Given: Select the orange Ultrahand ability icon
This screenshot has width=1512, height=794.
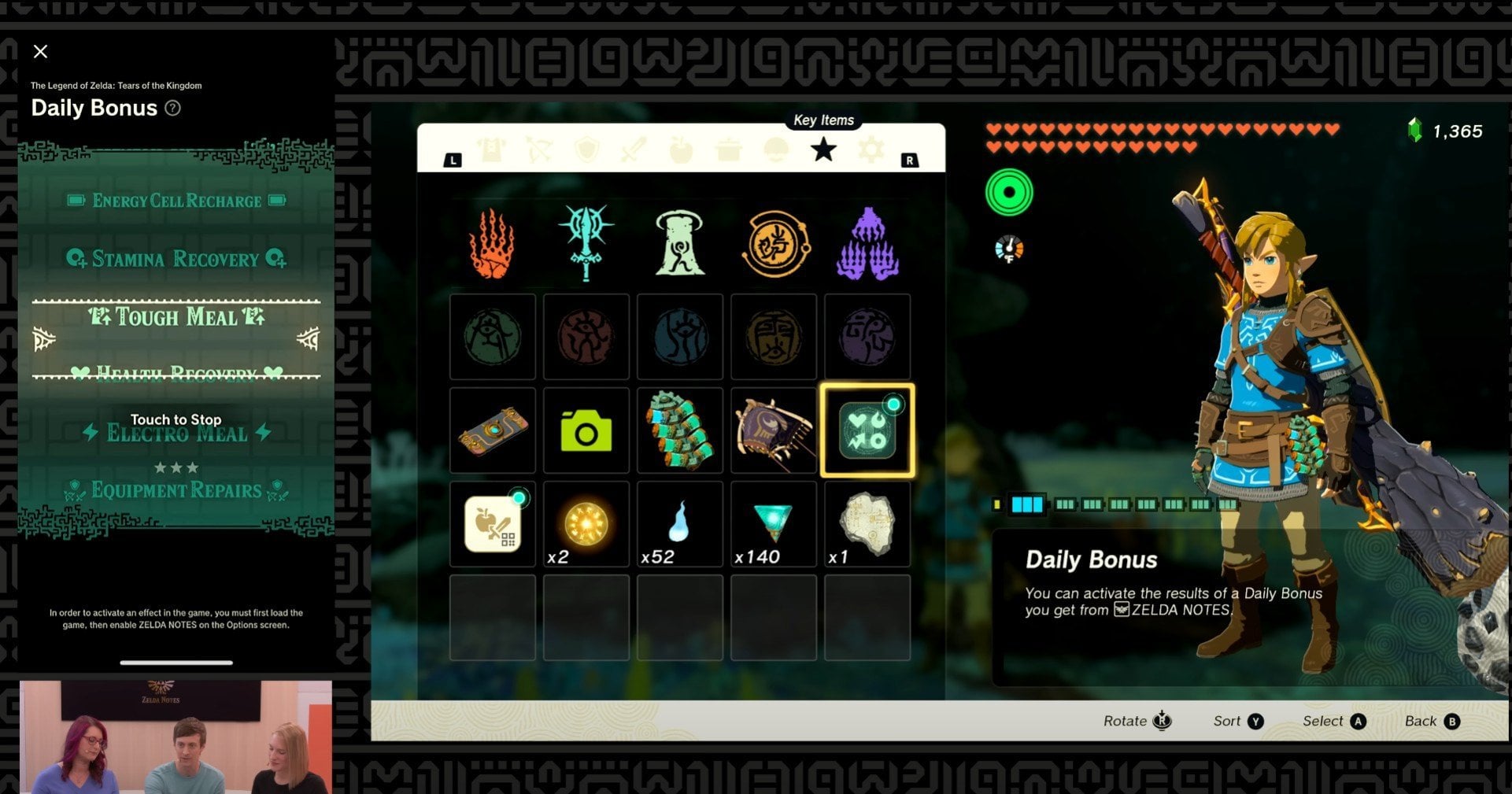Looking at the screenshot, I should [x=492, y=244].
